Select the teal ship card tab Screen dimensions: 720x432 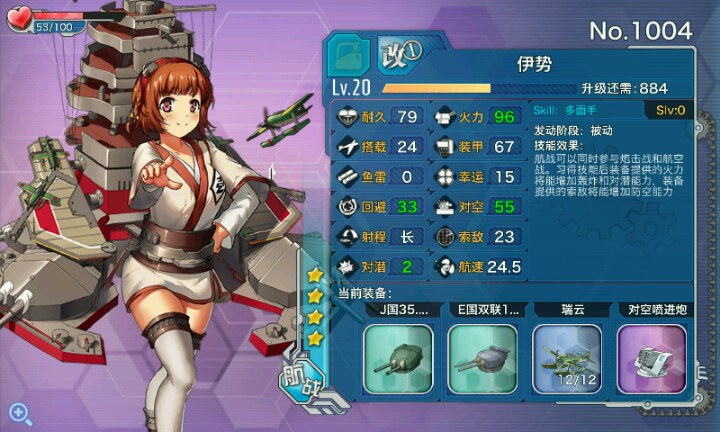click(x=350, y=53)
